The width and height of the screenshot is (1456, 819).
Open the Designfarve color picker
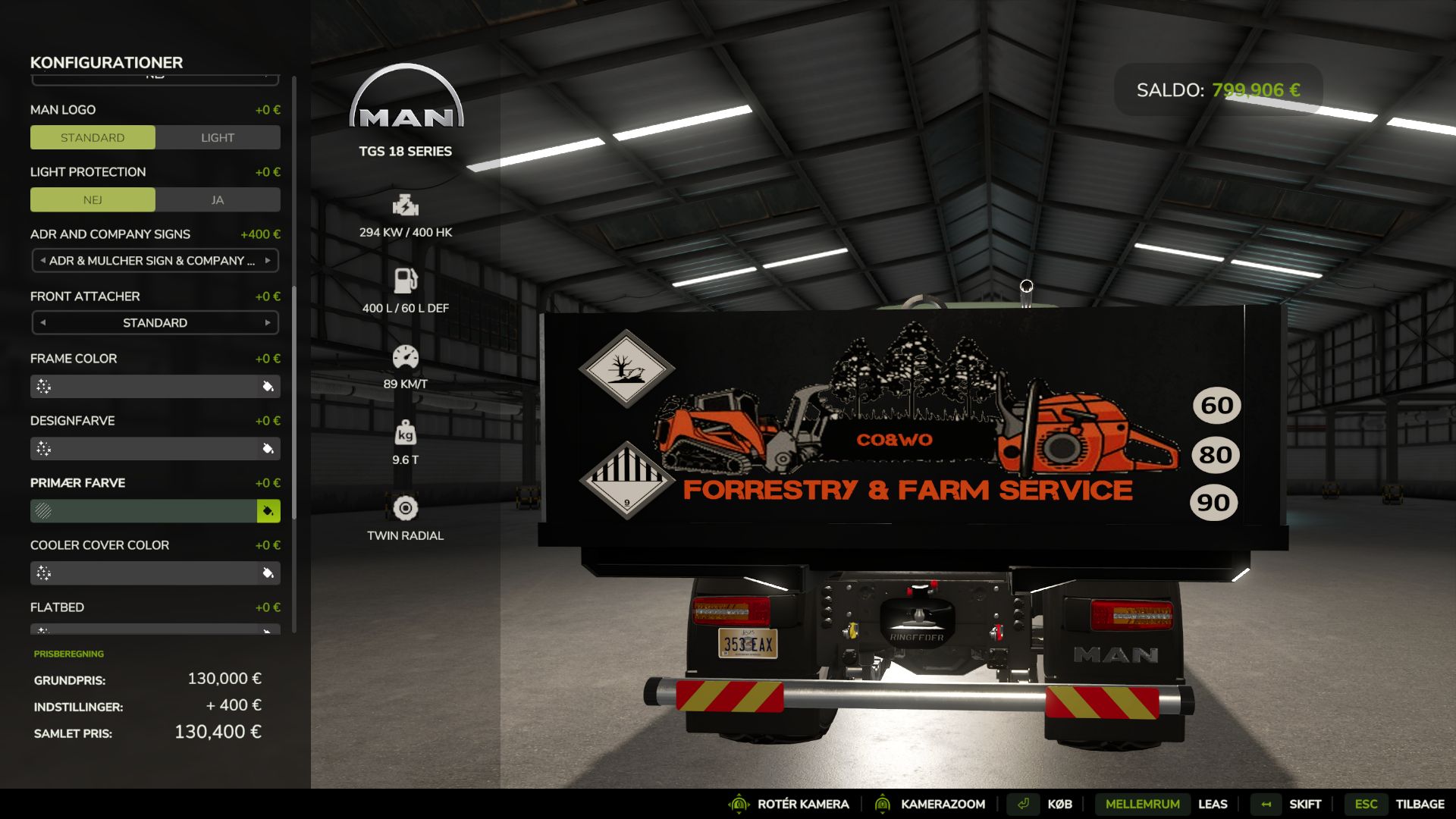(268, 449)
